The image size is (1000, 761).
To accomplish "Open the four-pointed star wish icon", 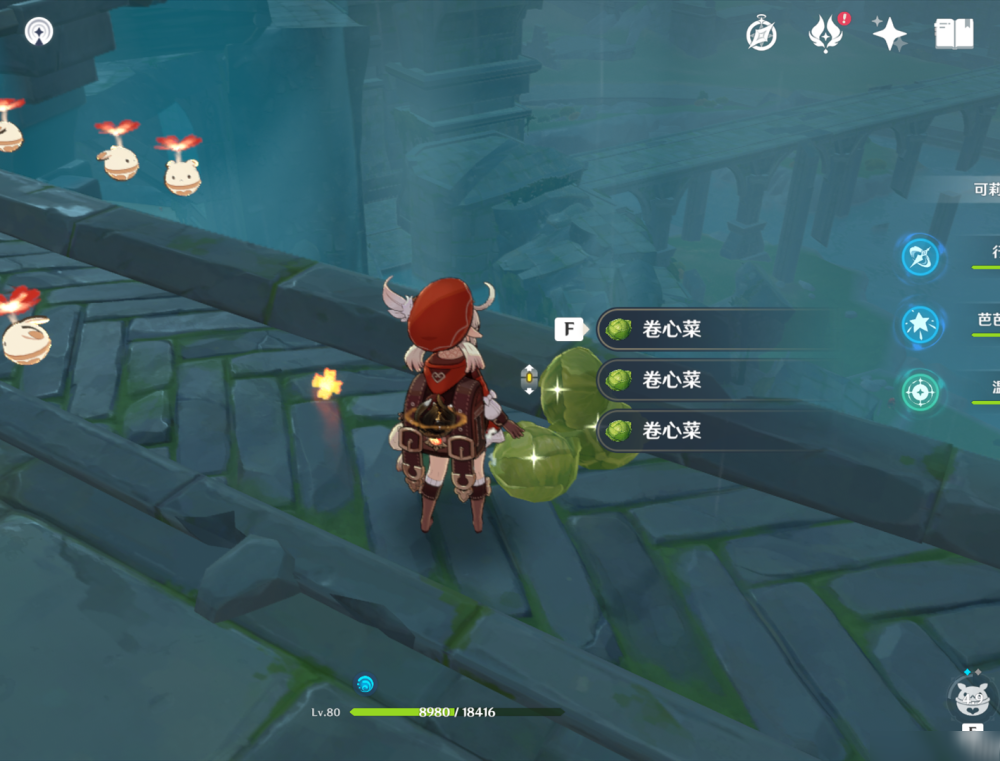I will click(888, 34).
